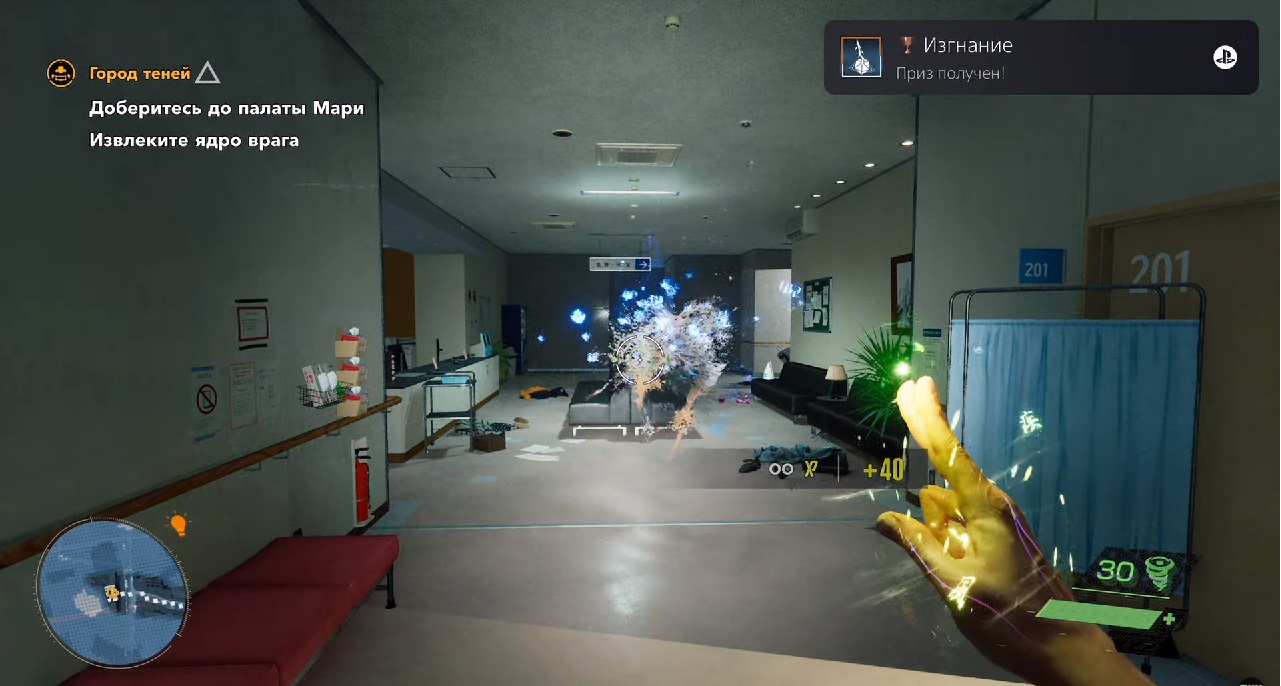Select the objective "Извлеките ядро врага"
Viewport: 1281px width, 686px height.
194,140
